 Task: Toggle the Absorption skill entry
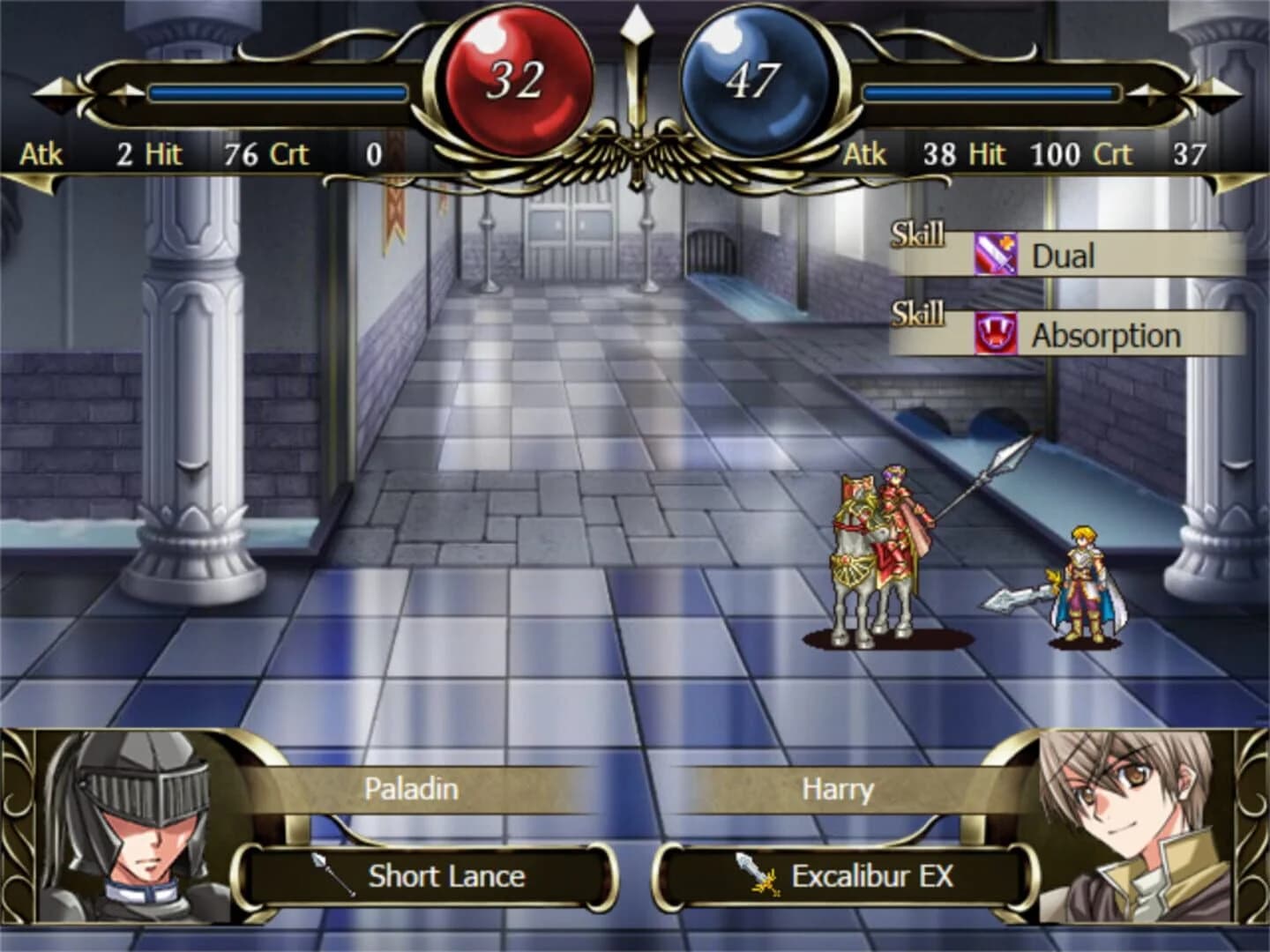point(1107,333)
